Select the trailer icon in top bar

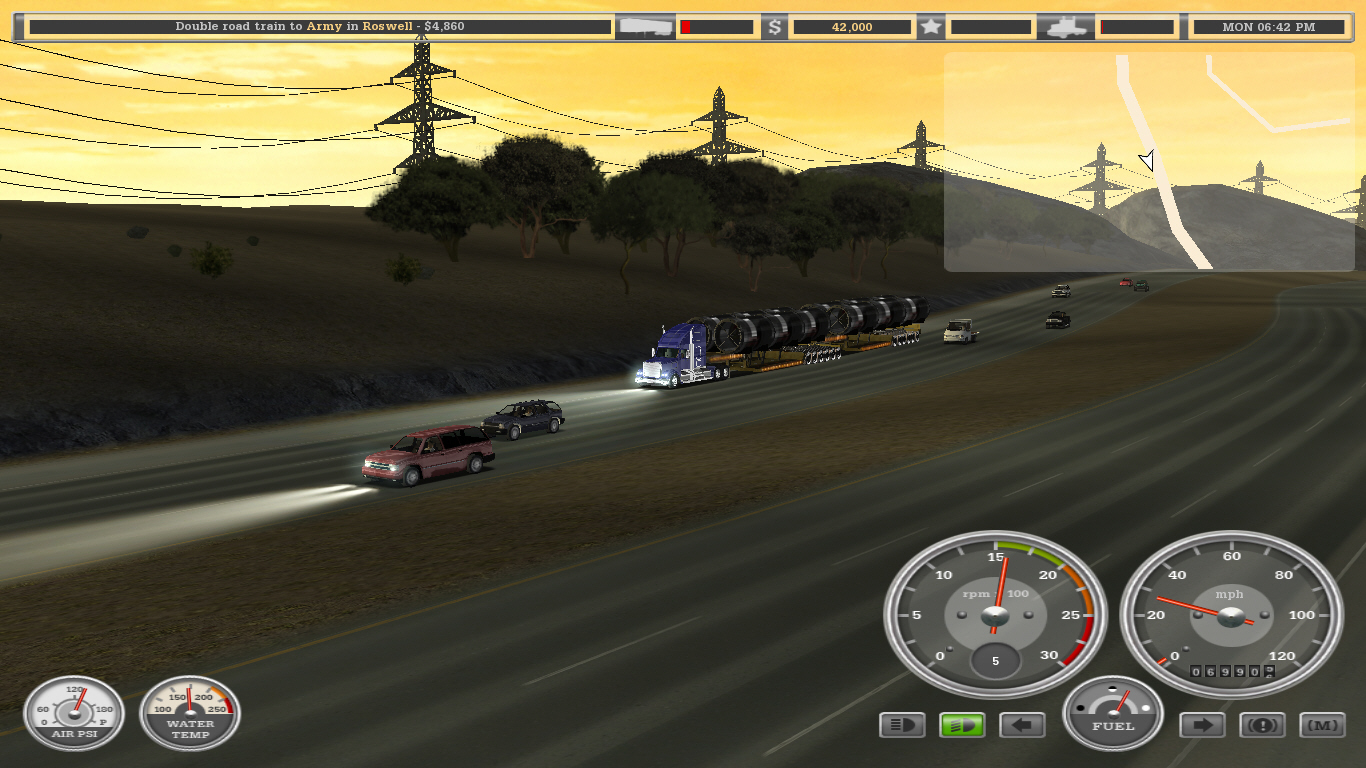[x=646, y=27]
